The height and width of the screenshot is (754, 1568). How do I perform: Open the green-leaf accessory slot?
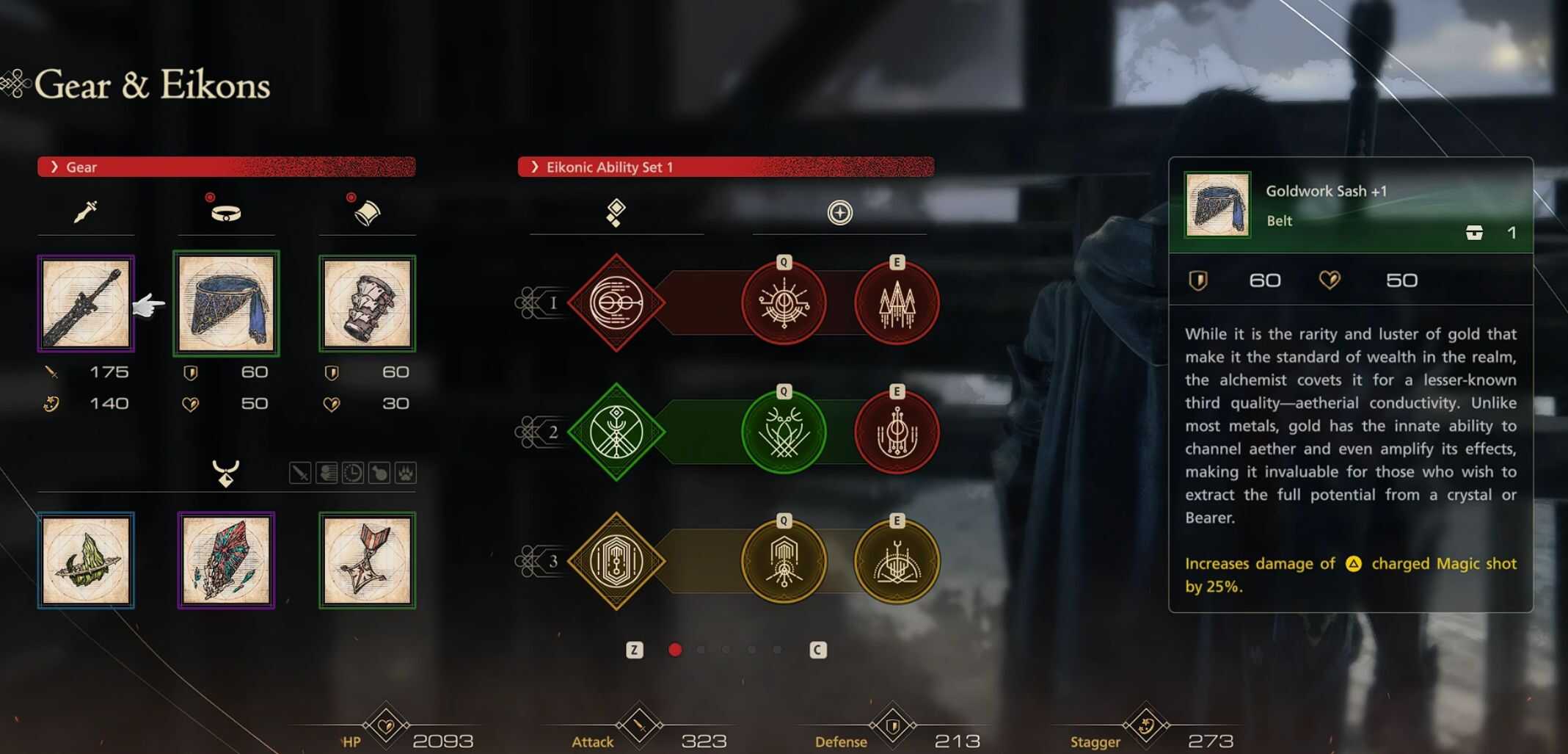point(86,560)
